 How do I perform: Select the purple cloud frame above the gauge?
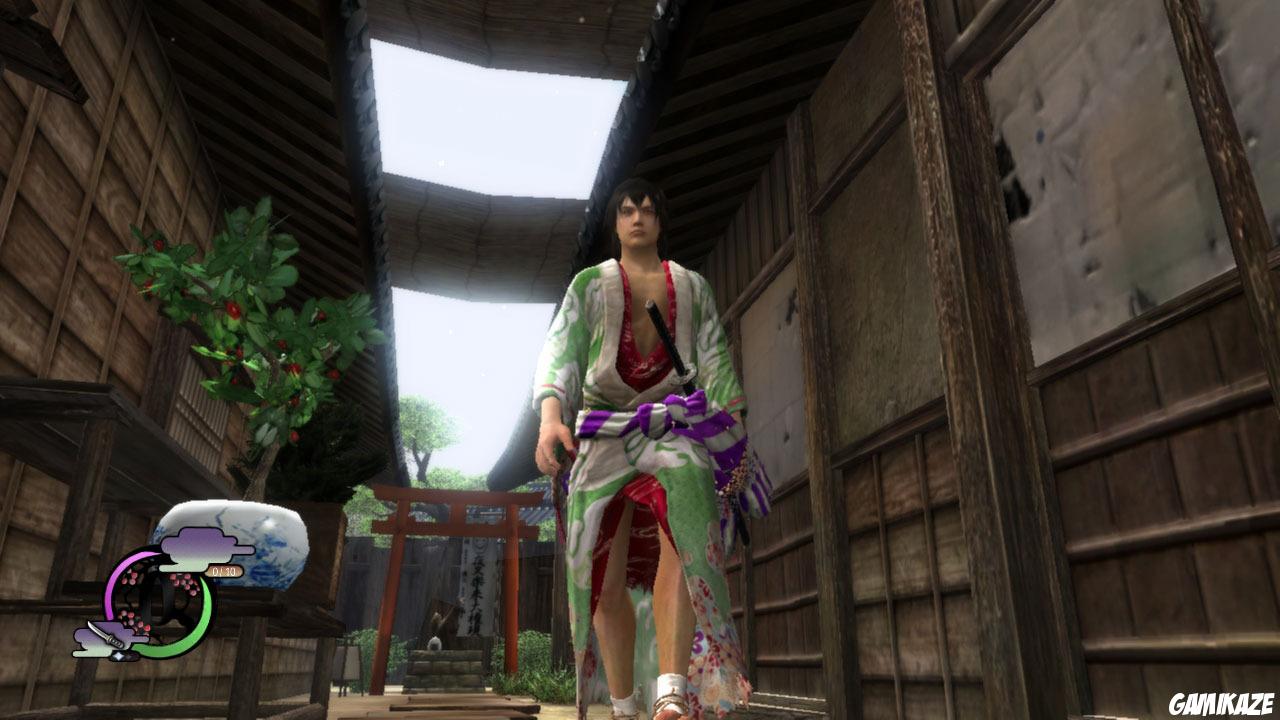(x=197, y=545)
